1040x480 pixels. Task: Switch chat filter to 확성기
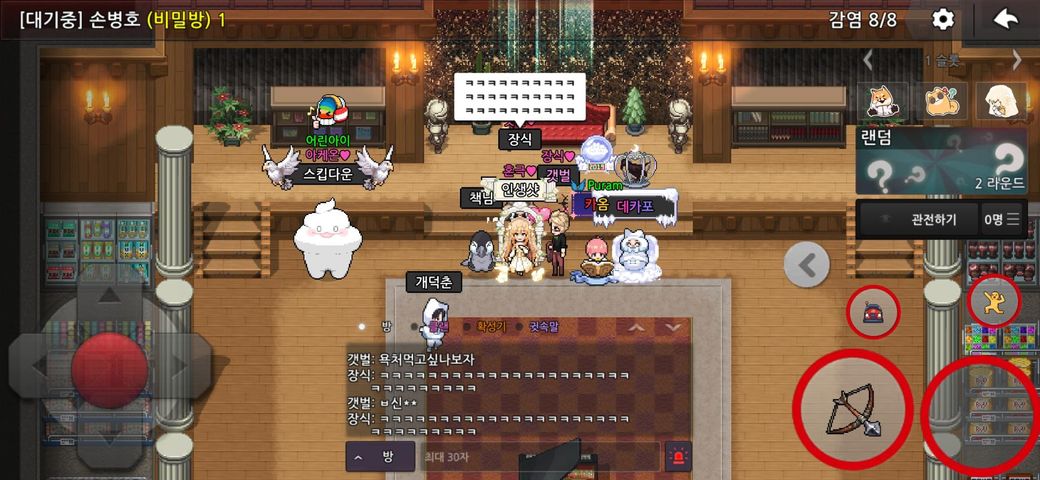[492, 326]
